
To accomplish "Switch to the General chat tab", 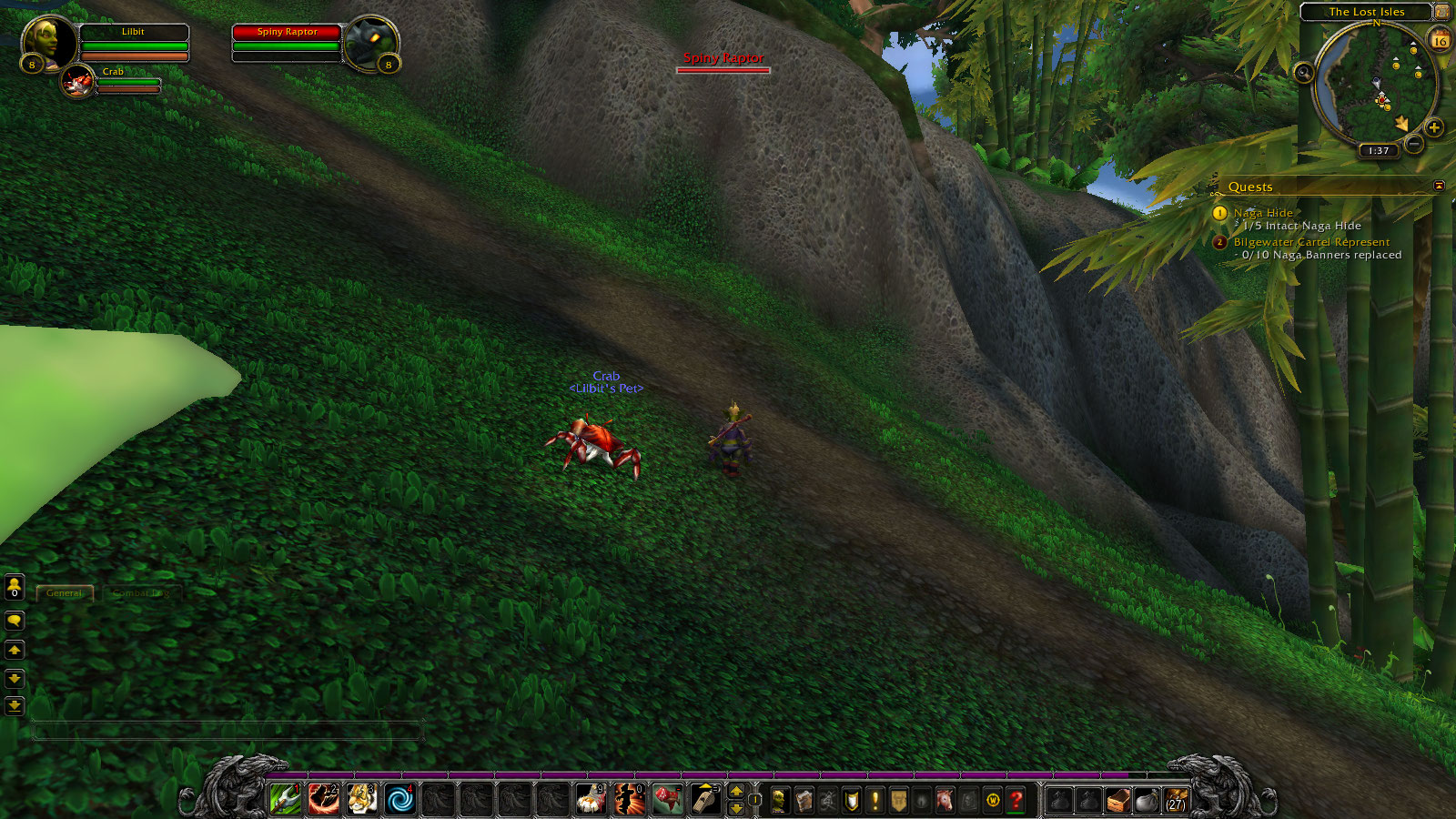I will coord(65,593).
